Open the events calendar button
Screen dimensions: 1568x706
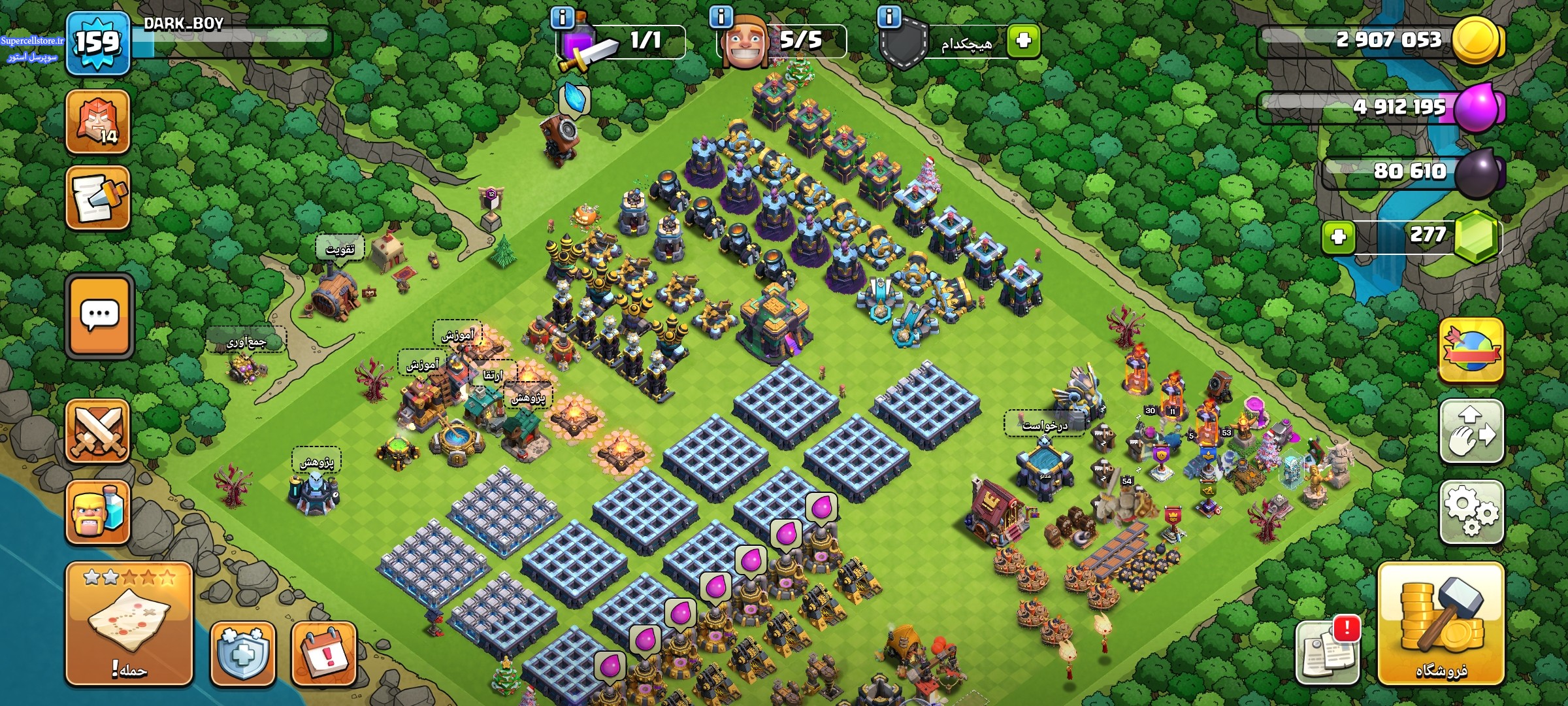(x=323, y=654)
